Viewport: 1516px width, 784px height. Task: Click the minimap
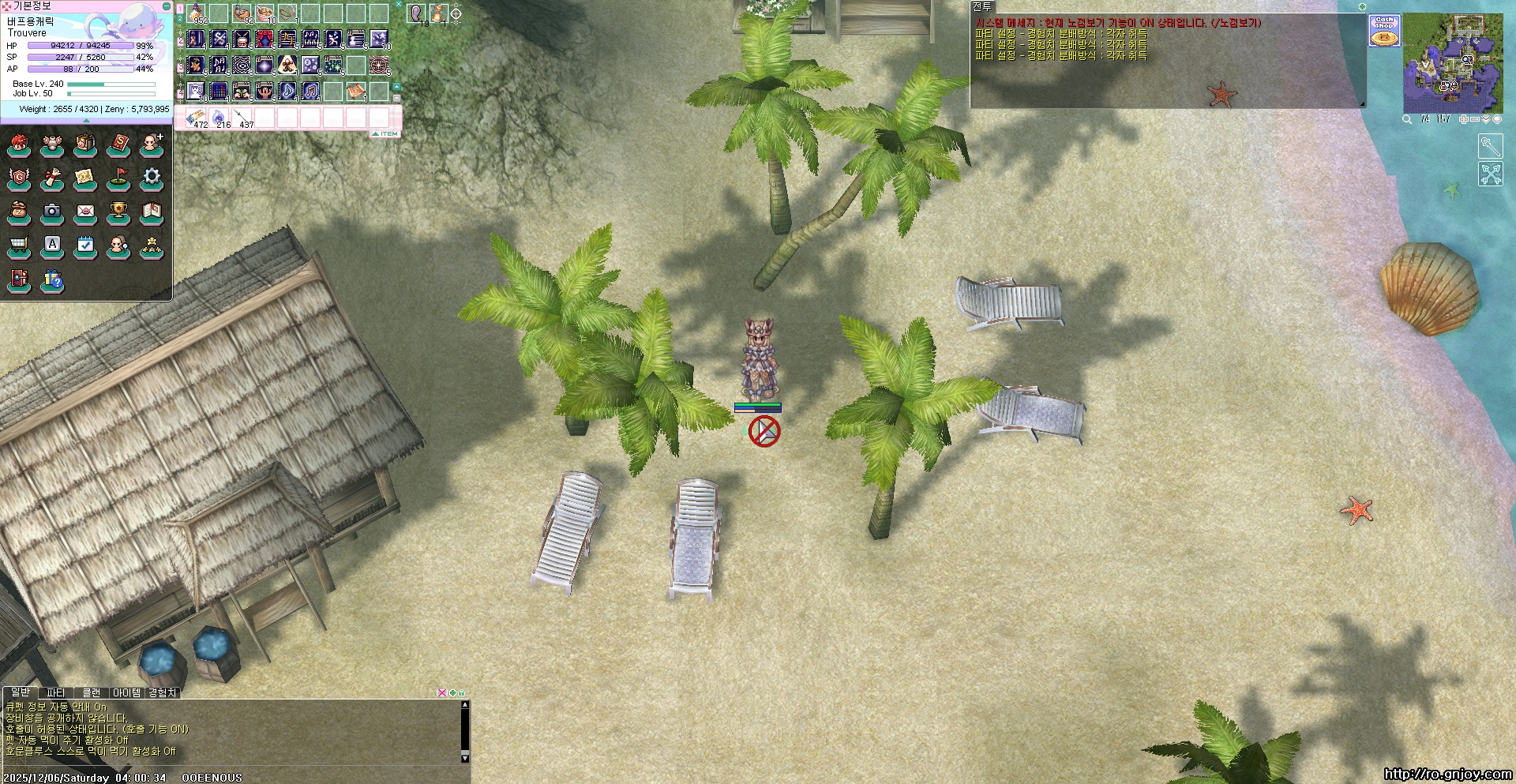point(1453,63)
